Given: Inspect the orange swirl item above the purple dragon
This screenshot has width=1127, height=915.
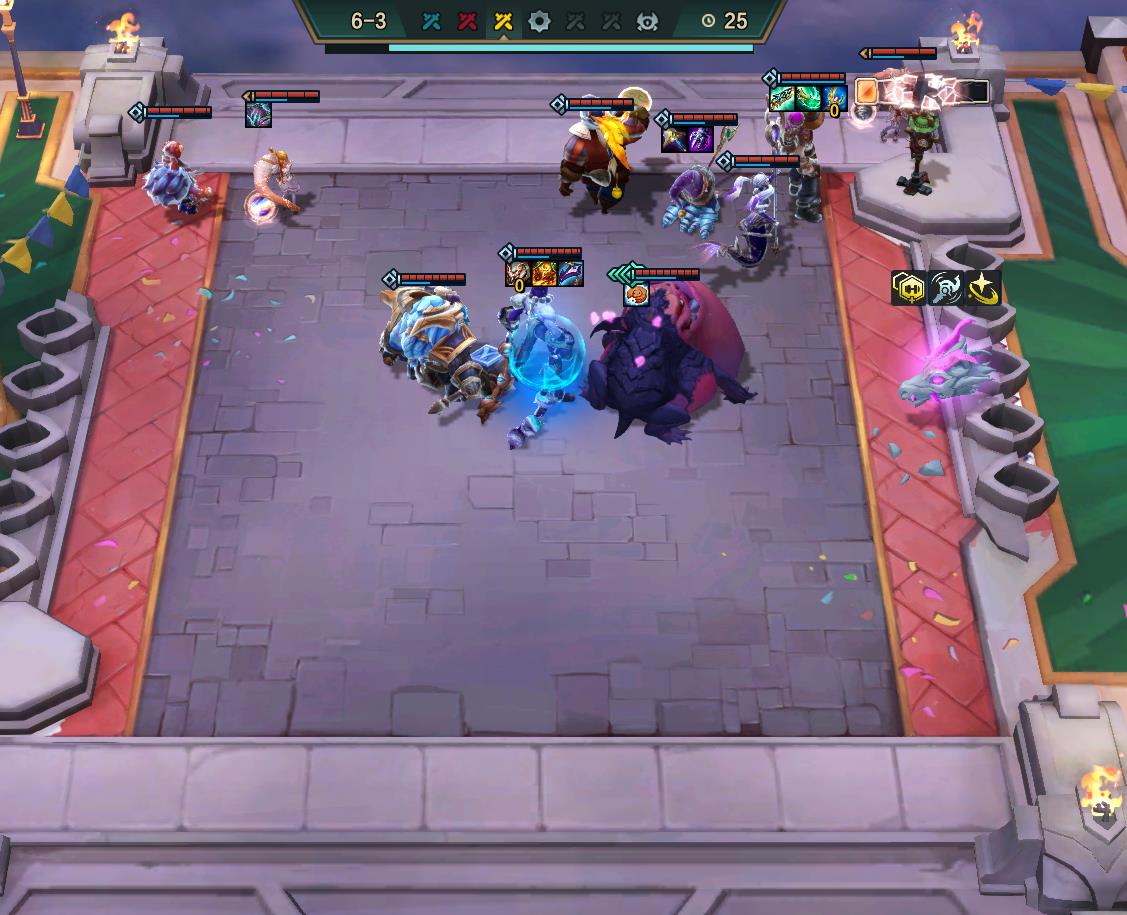Looking at the screenshot, I should [x=636, y=294].
